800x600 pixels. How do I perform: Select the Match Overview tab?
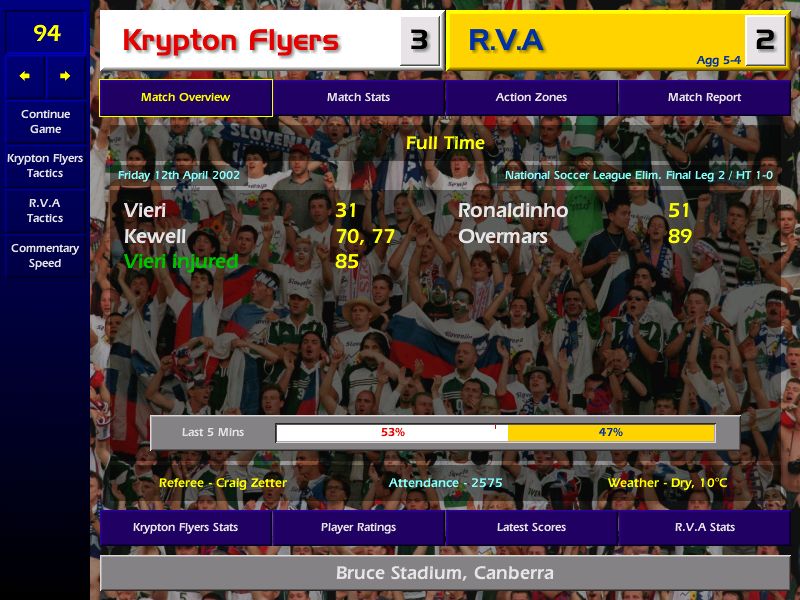click(x=185, y=98)
